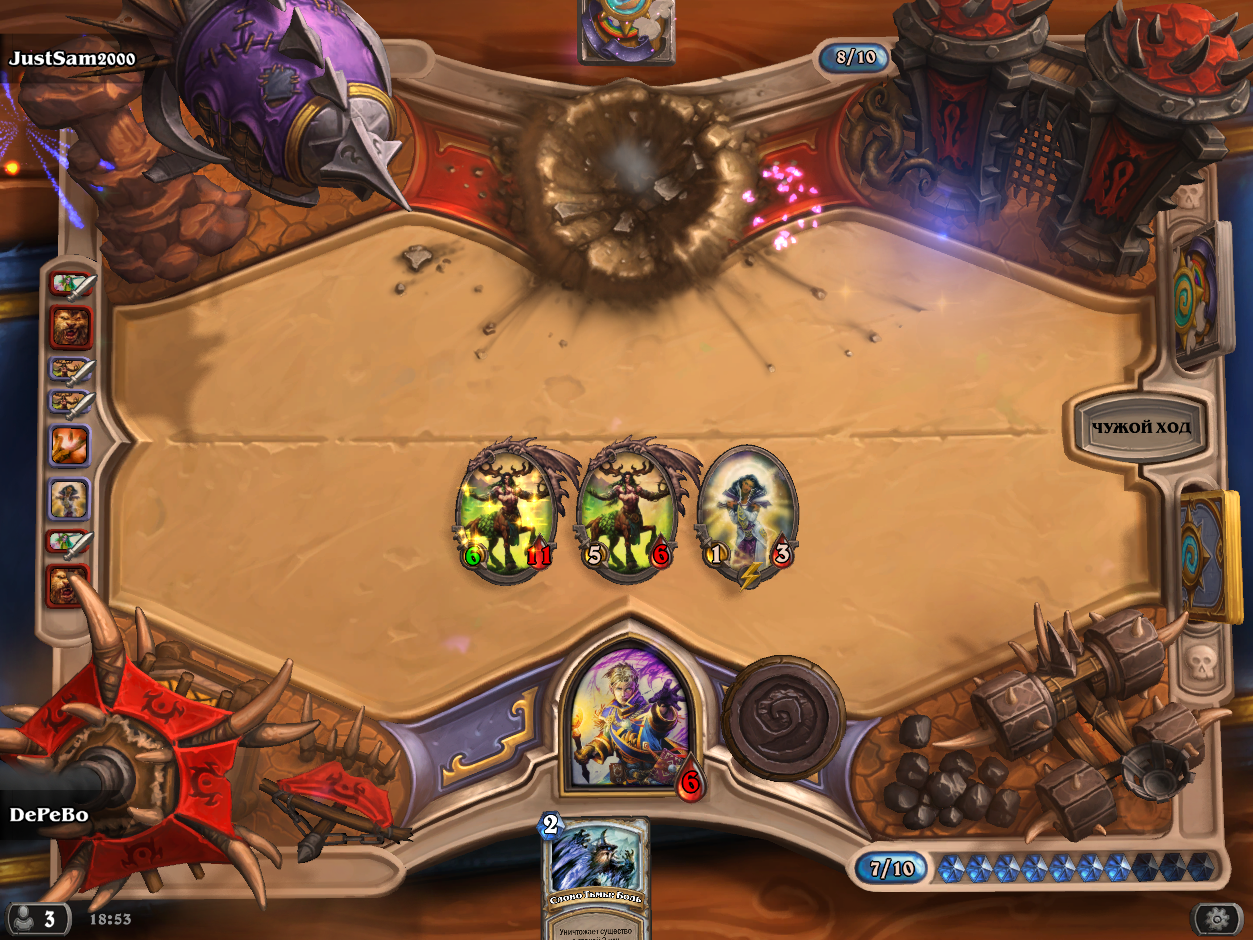Click the fiery spell tile in history
The width and height of the screenshot is (1253, 940).
pos(70,446)
